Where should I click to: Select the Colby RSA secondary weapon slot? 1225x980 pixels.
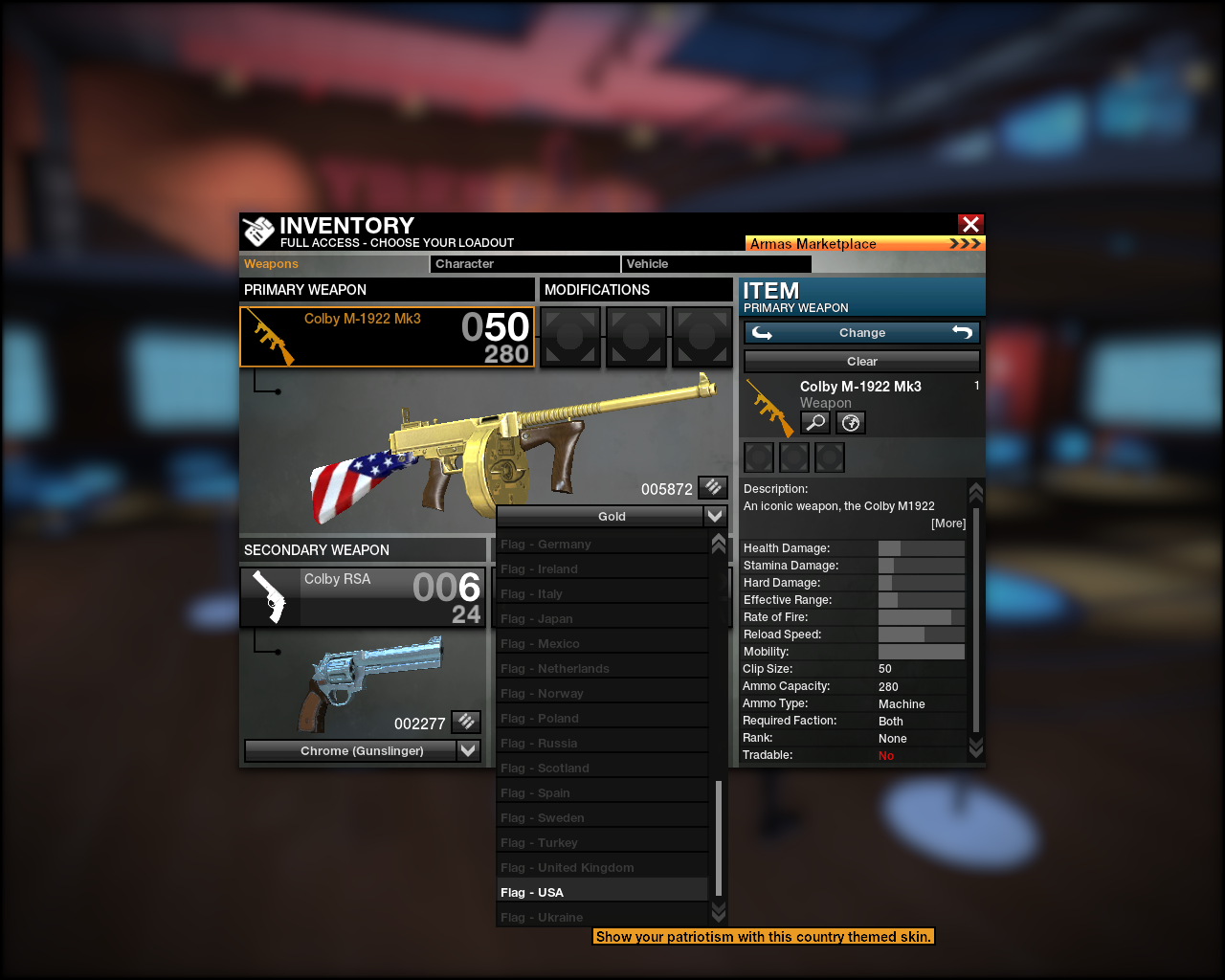(x=363, y=597)
